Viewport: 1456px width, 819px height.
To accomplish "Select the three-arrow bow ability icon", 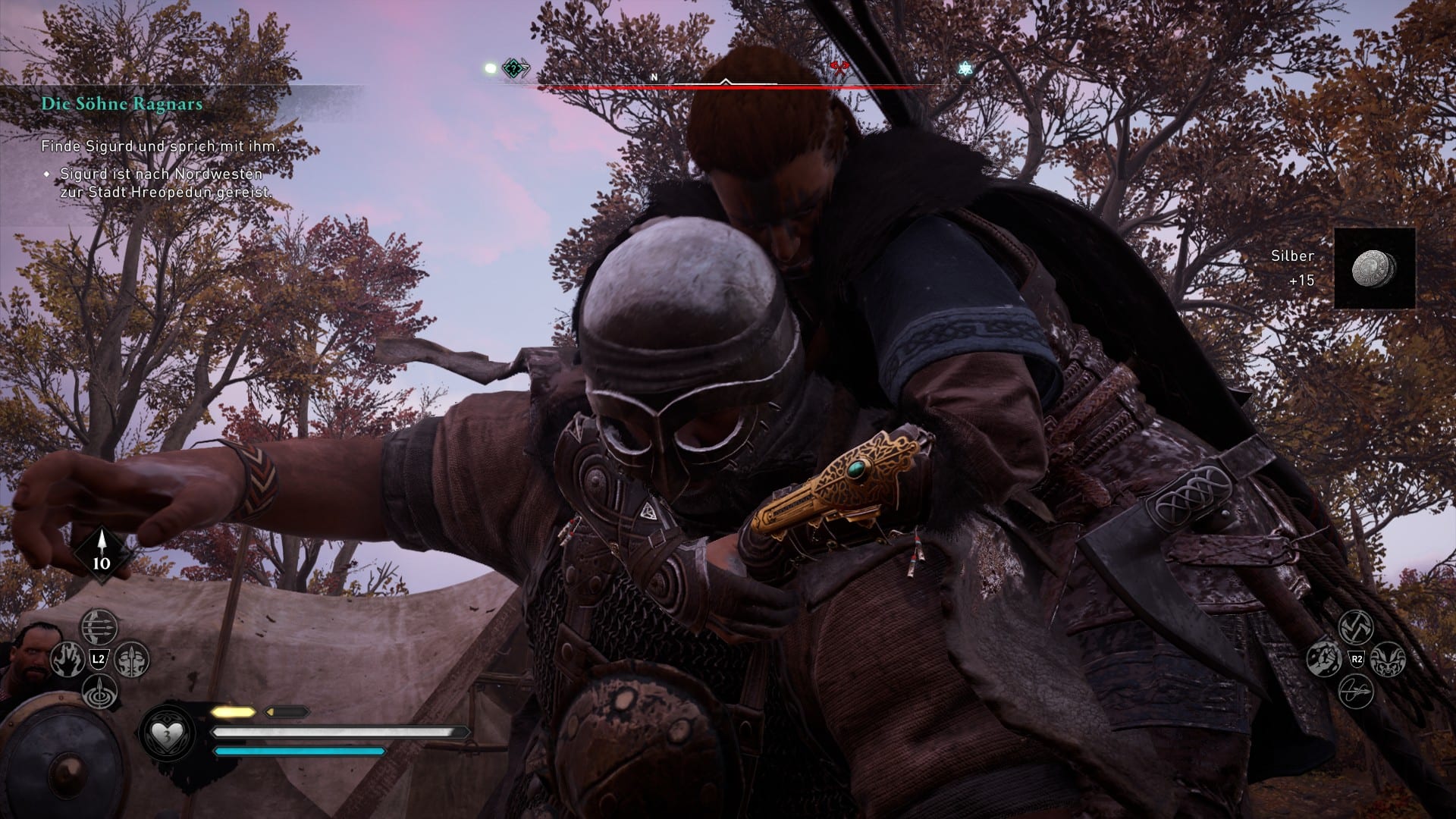I will point(99,627).
